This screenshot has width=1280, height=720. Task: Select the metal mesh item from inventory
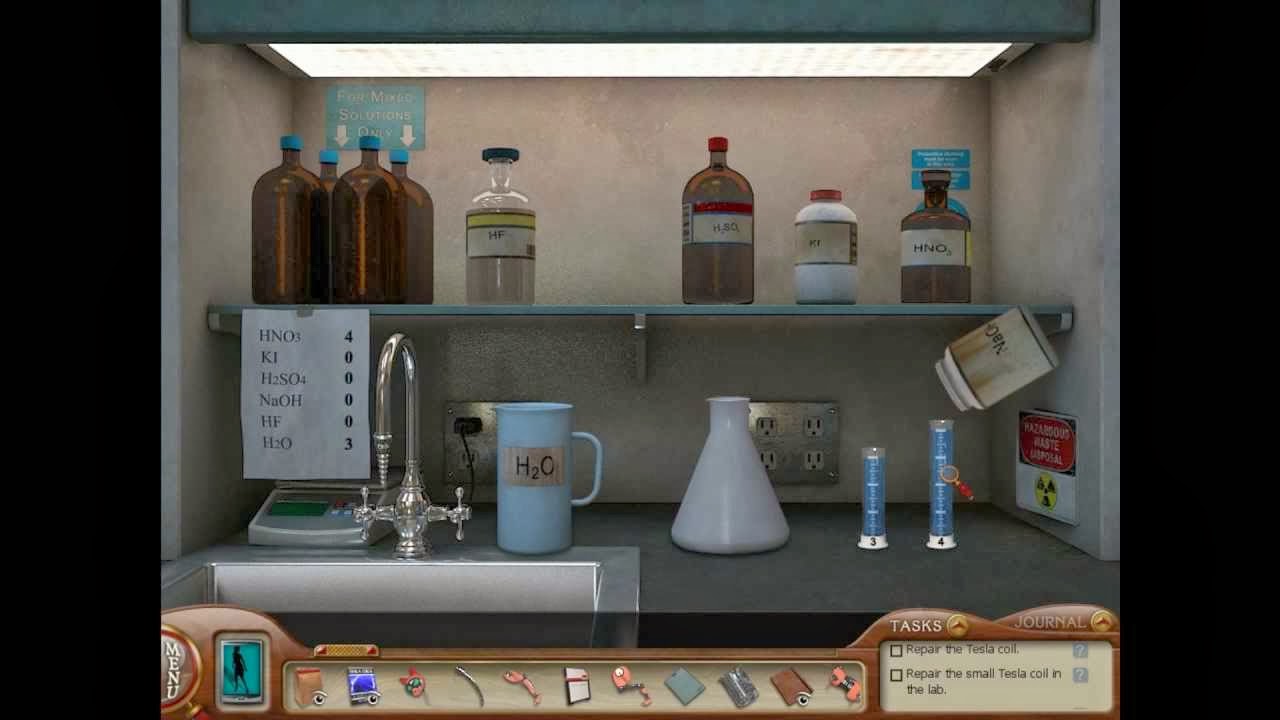736,687
